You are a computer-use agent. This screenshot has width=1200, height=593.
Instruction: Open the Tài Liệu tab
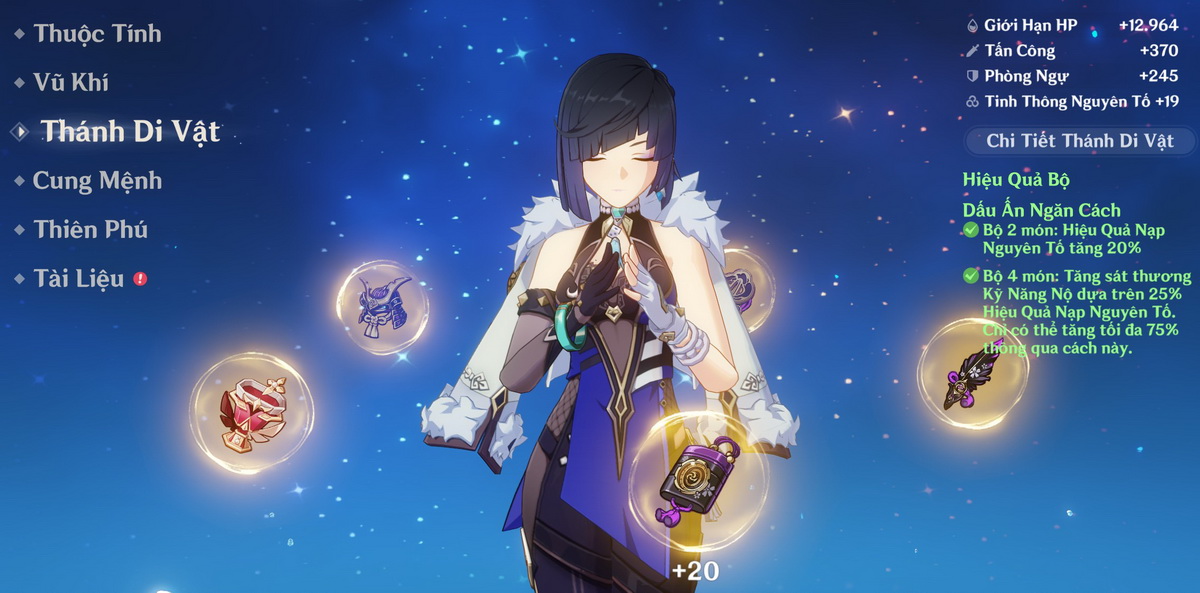(78, 279)
